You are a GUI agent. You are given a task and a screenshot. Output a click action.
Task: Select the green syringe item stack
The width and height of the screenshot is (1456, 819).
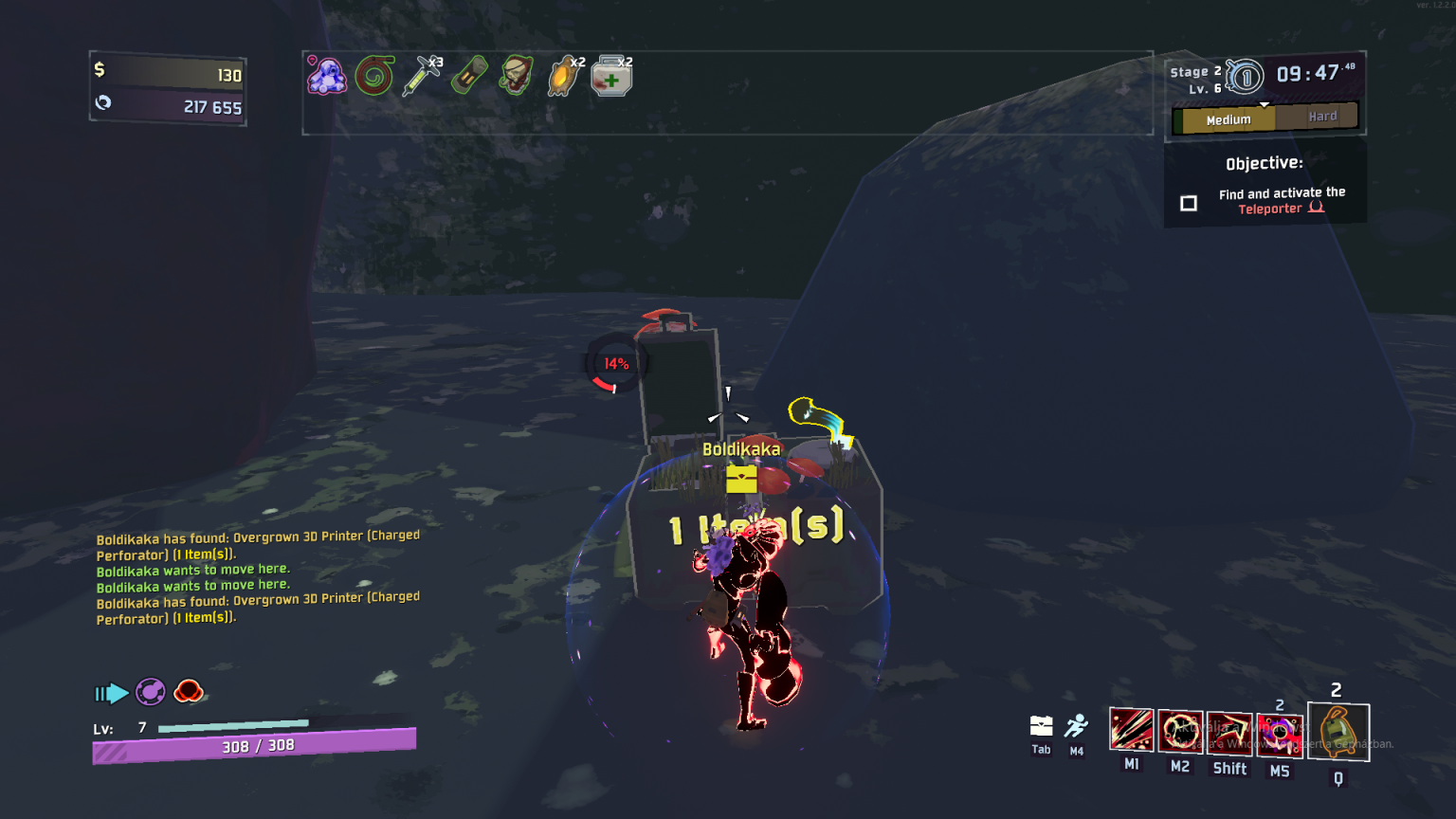422,76
